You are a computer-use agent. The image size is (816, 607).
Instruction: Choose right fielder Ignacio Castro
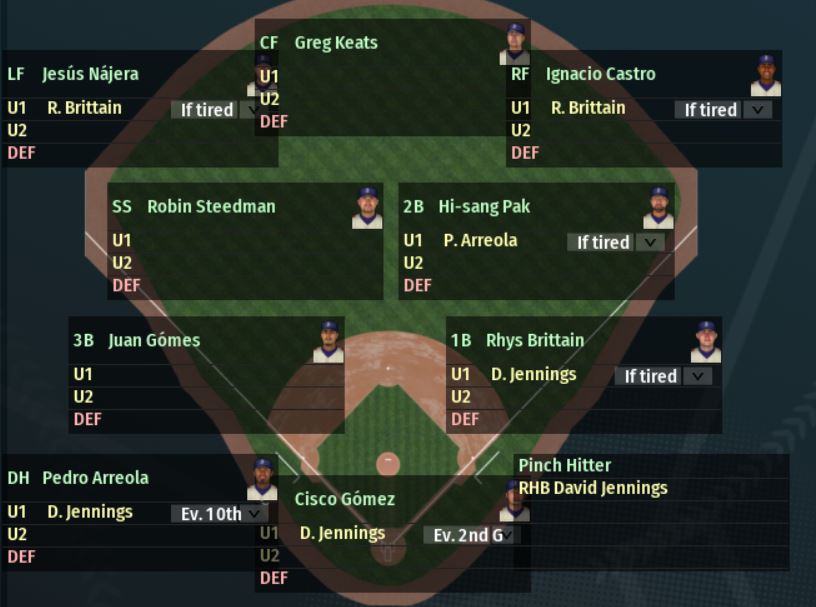click(600, 74)
